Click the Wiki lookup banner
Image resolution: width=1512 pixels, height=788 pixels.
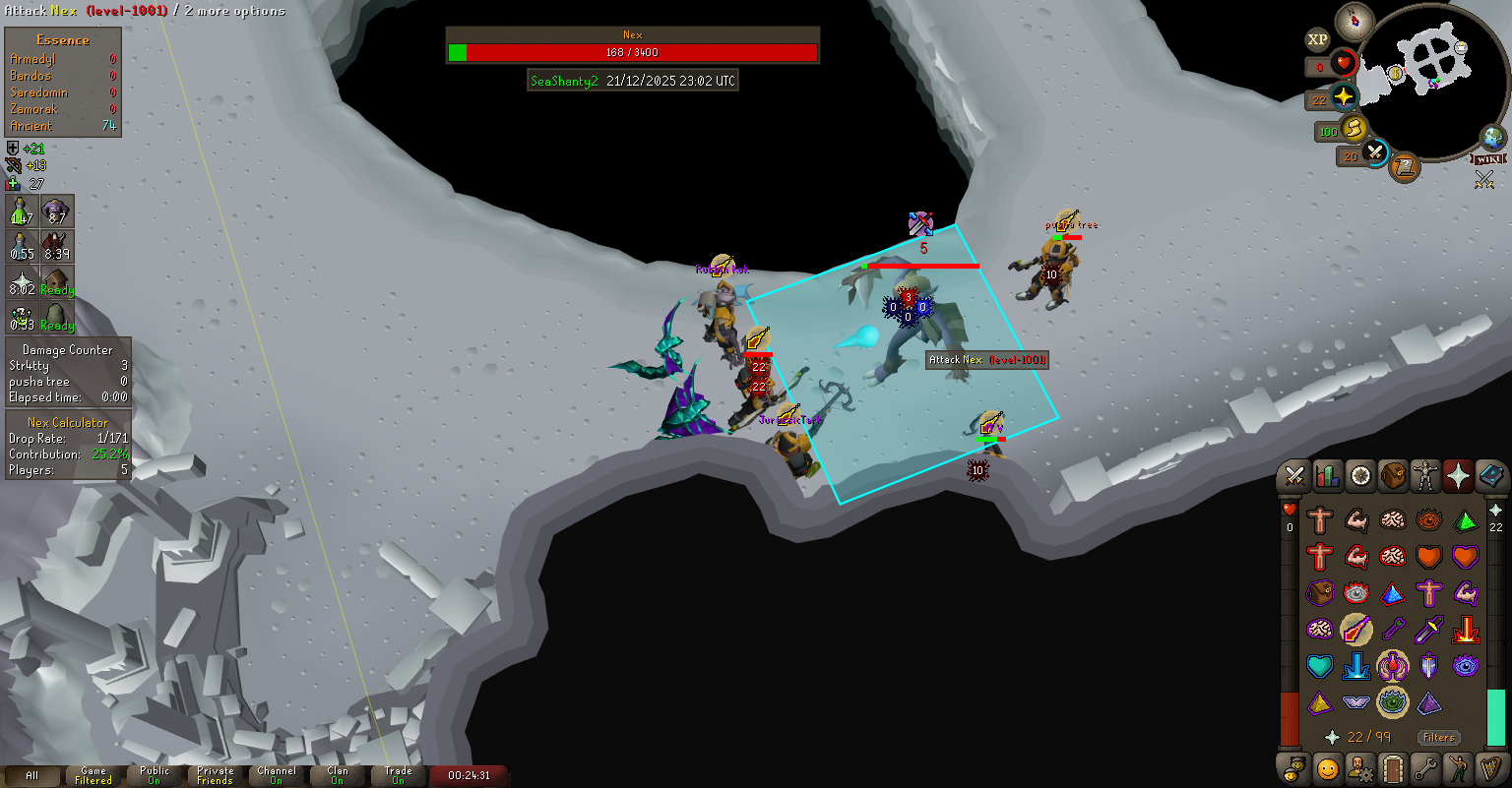[x=1488, y=158]
